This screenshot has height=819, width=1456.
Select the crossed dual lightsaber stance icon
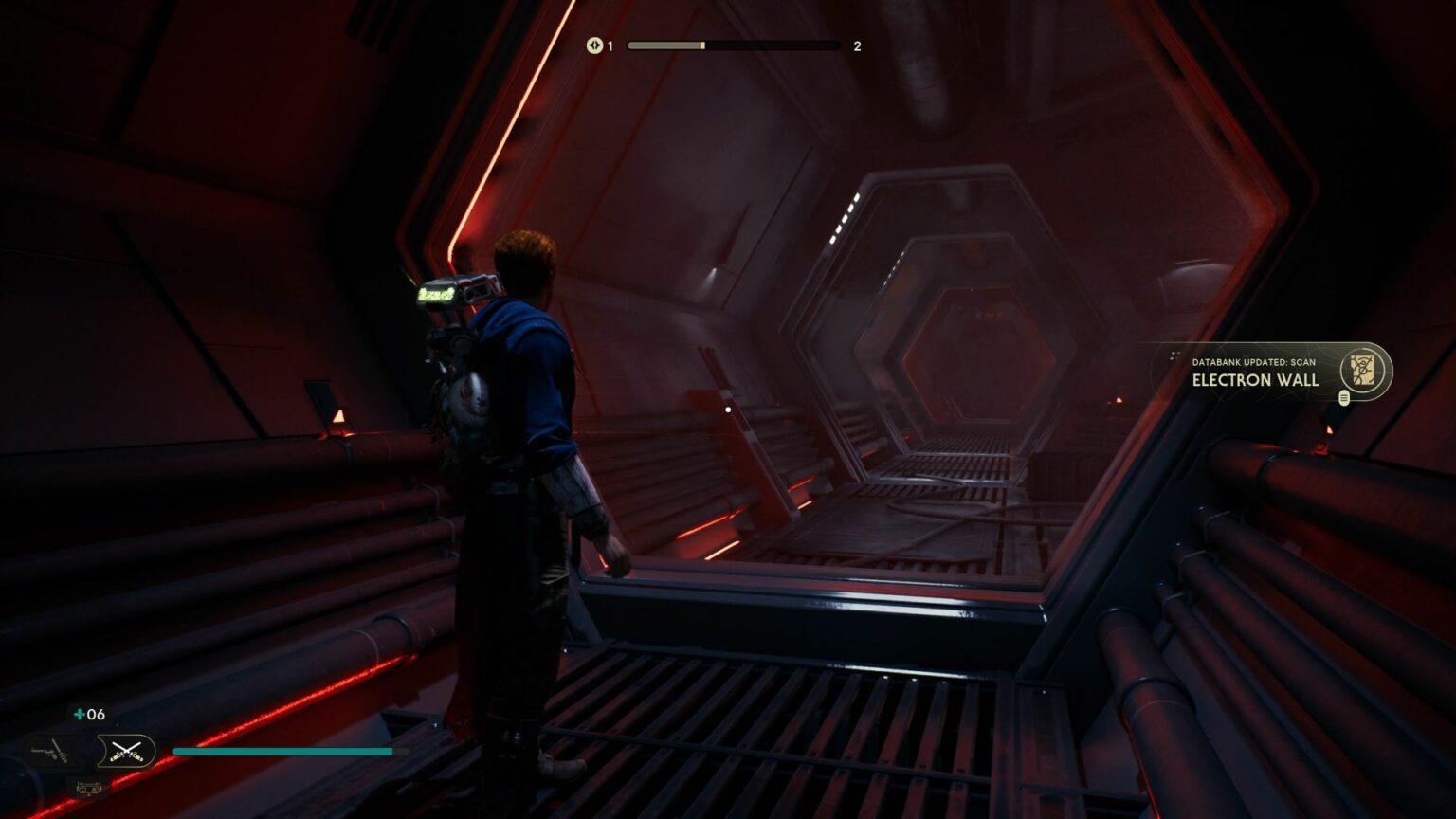coord(126,752)
